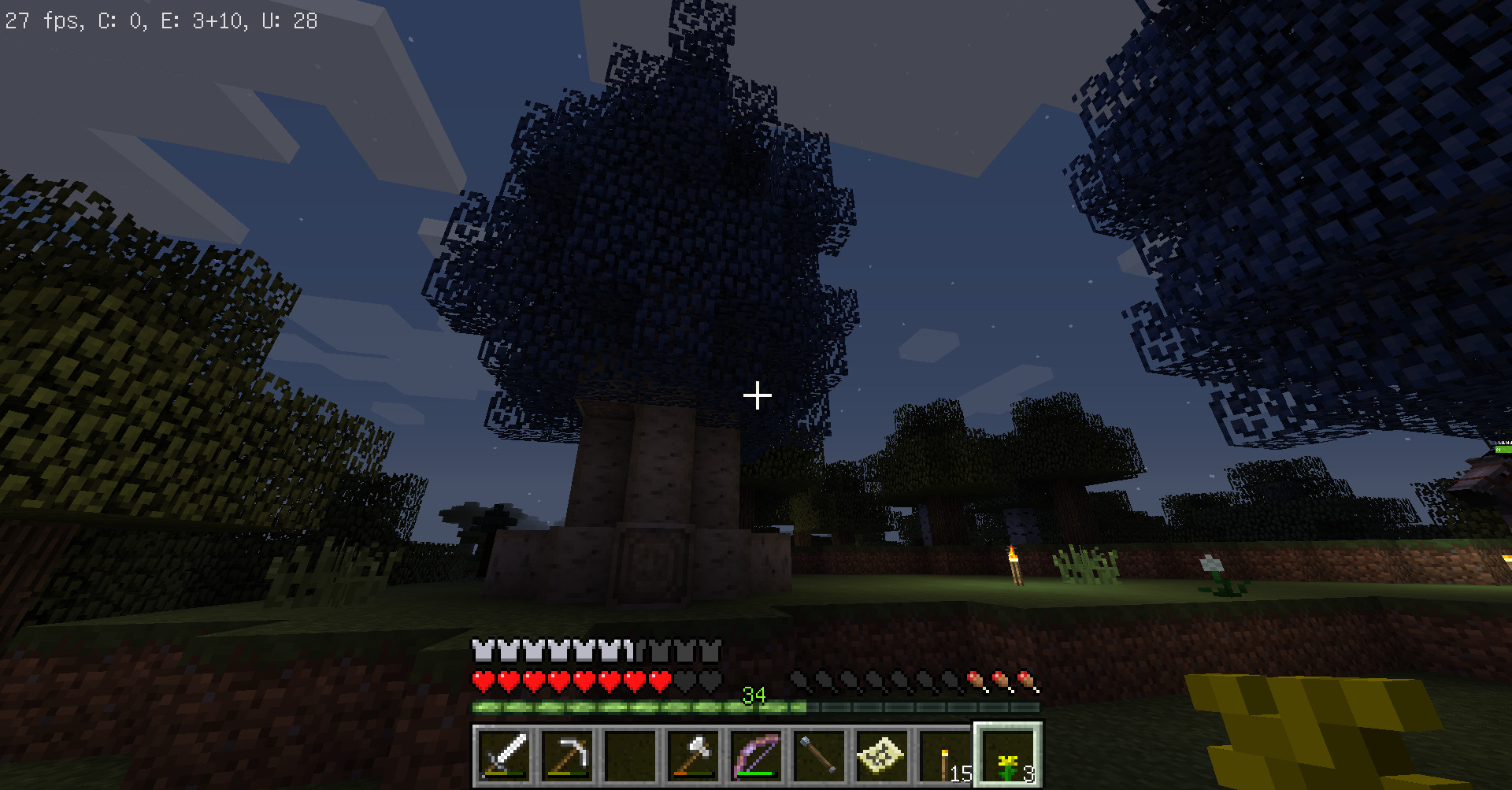The width and height of the screenshot is (1512, 790).
Task: Switch to the torch stack slot
Action: coord(946,755)
